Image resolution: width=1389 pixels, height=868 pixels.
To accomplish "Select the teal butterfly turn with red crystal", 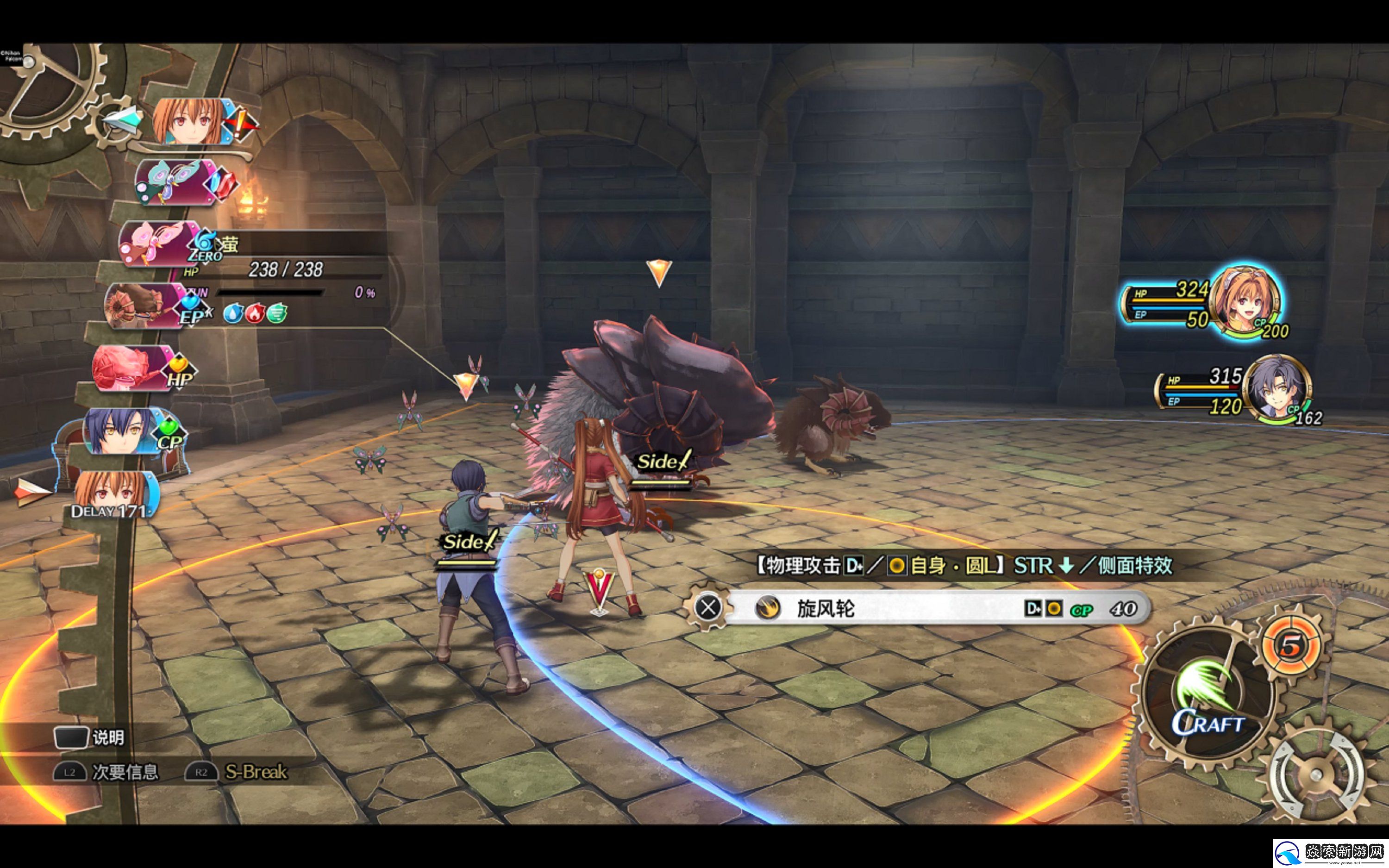I will 175,182.
